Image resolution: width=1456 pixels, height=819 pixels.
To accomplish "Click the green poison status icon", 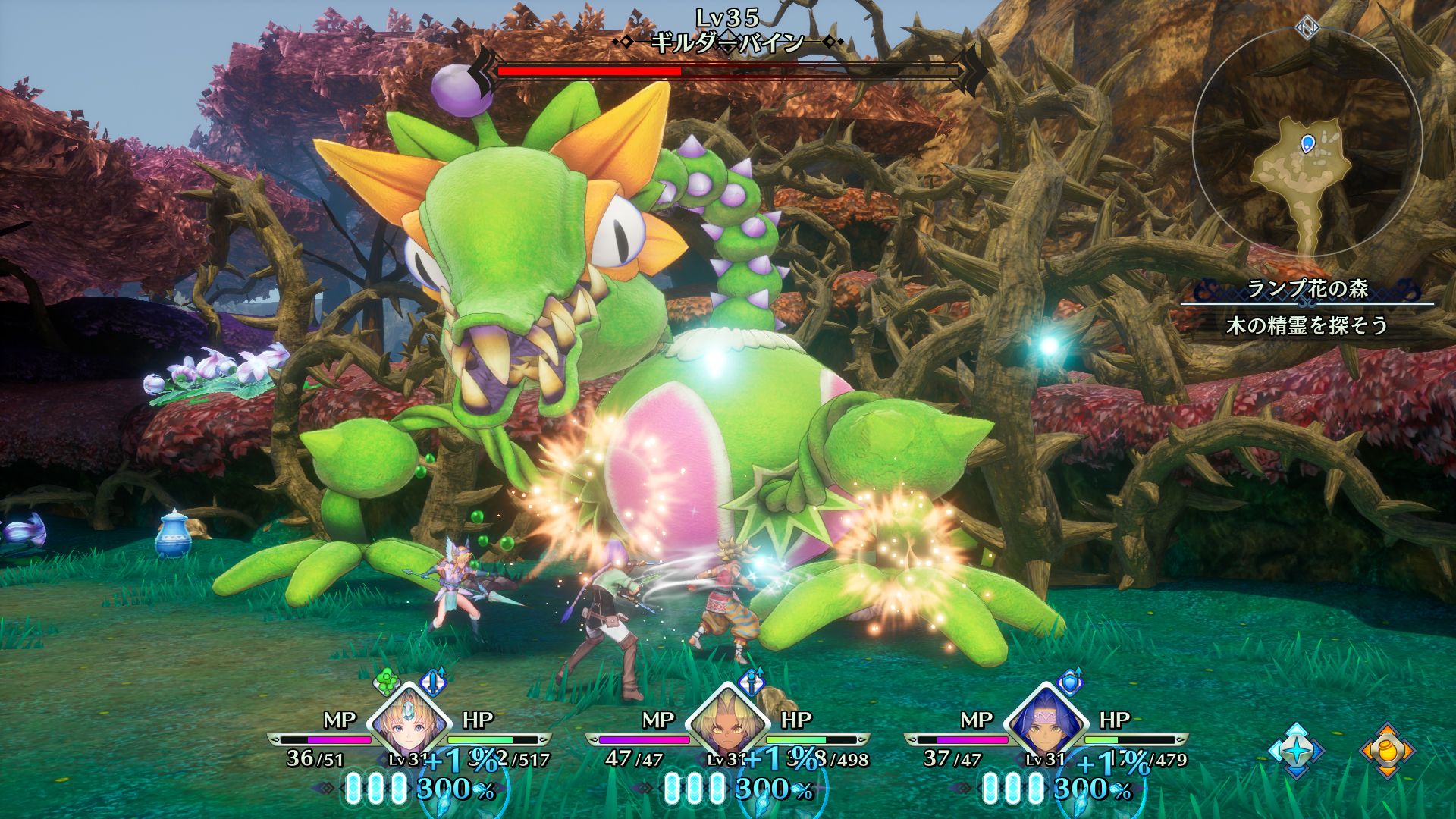I will coord(388,682).
